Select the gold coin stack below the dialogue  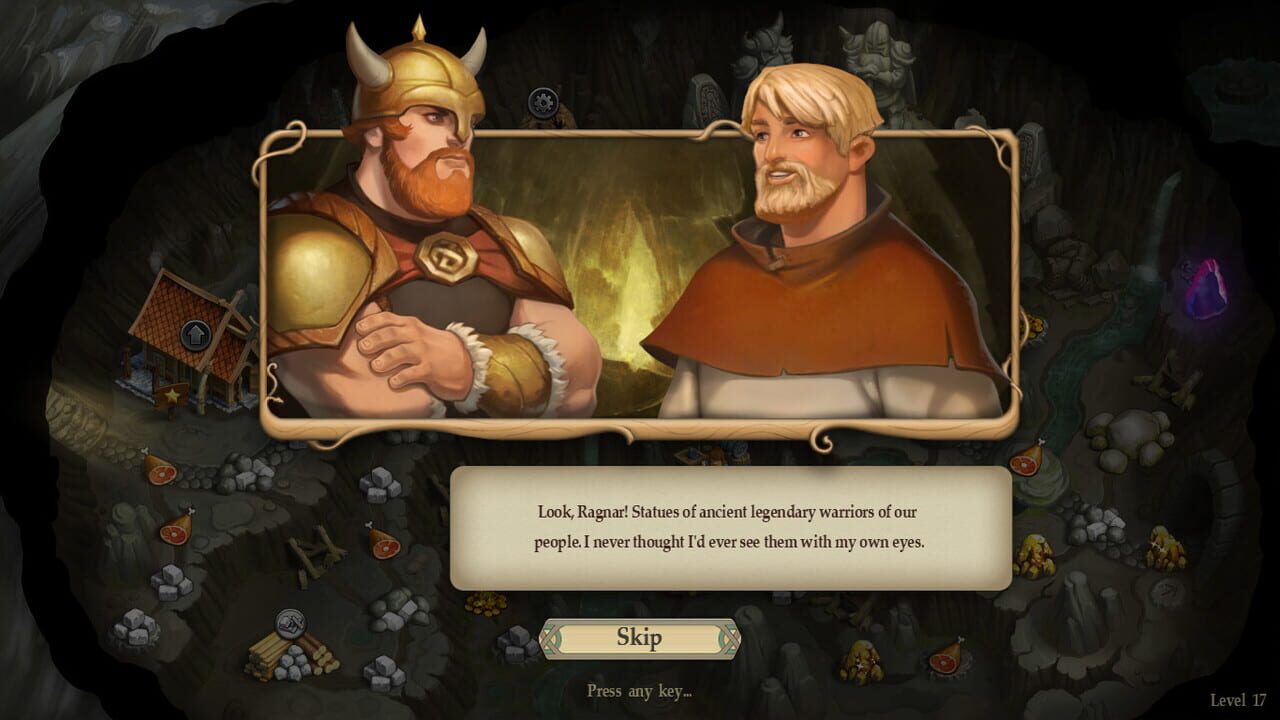[x=483, y=602]
